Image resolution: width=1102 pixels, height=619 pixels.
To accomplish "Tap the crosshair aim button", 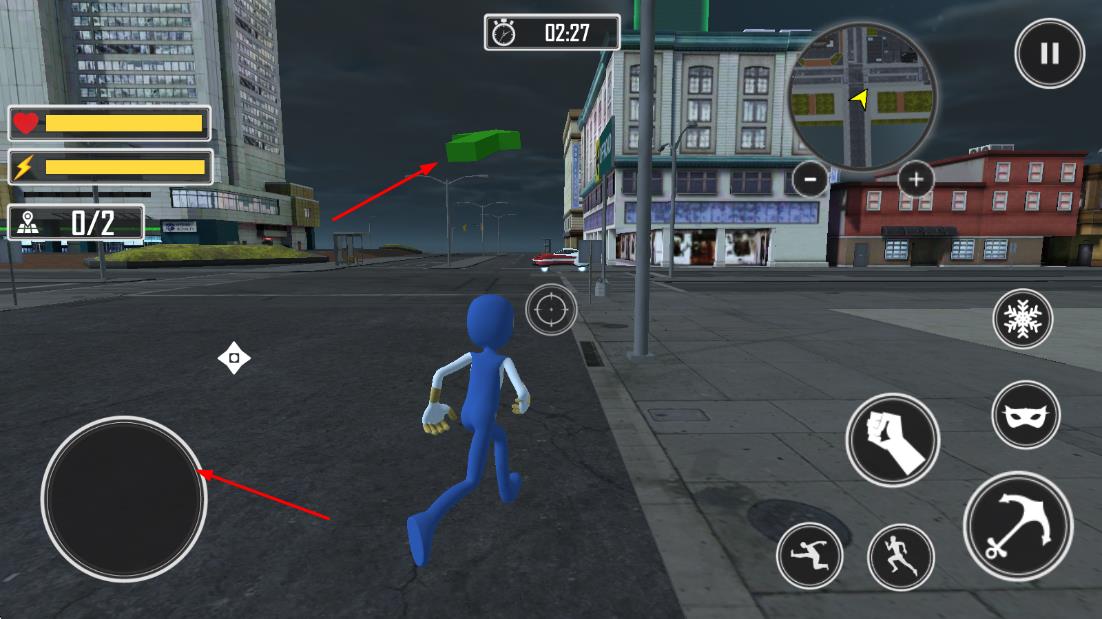I will tap(551, 310).
